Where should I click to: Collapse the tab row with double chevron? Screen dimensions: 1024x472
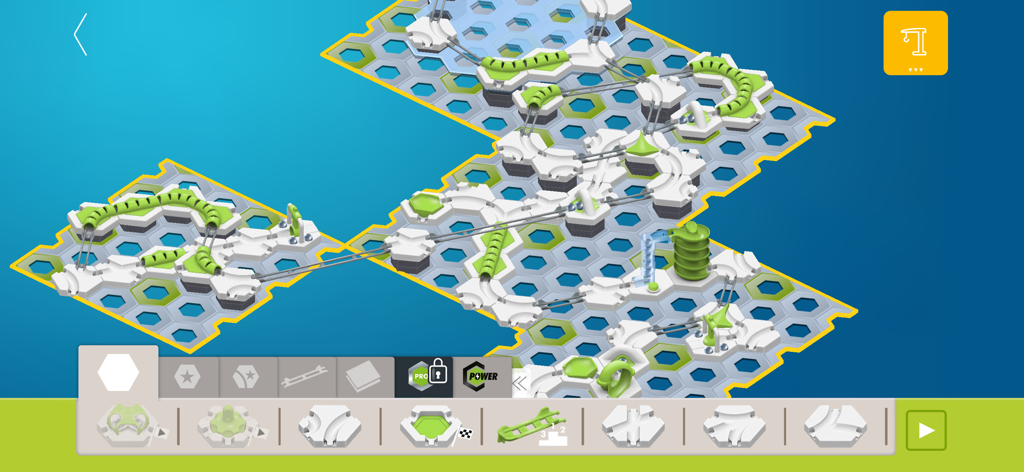(x=520, y=382)
